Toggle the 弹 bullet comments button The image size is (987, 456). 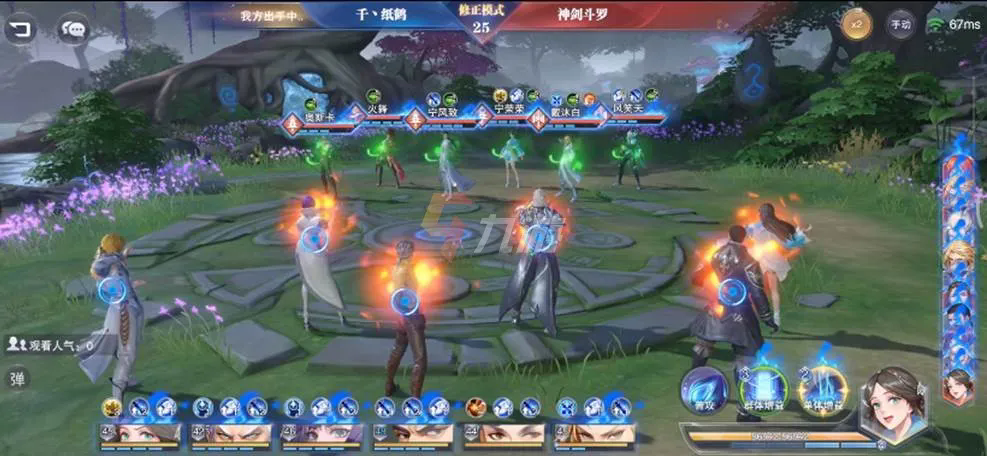[x=17, y=379]
